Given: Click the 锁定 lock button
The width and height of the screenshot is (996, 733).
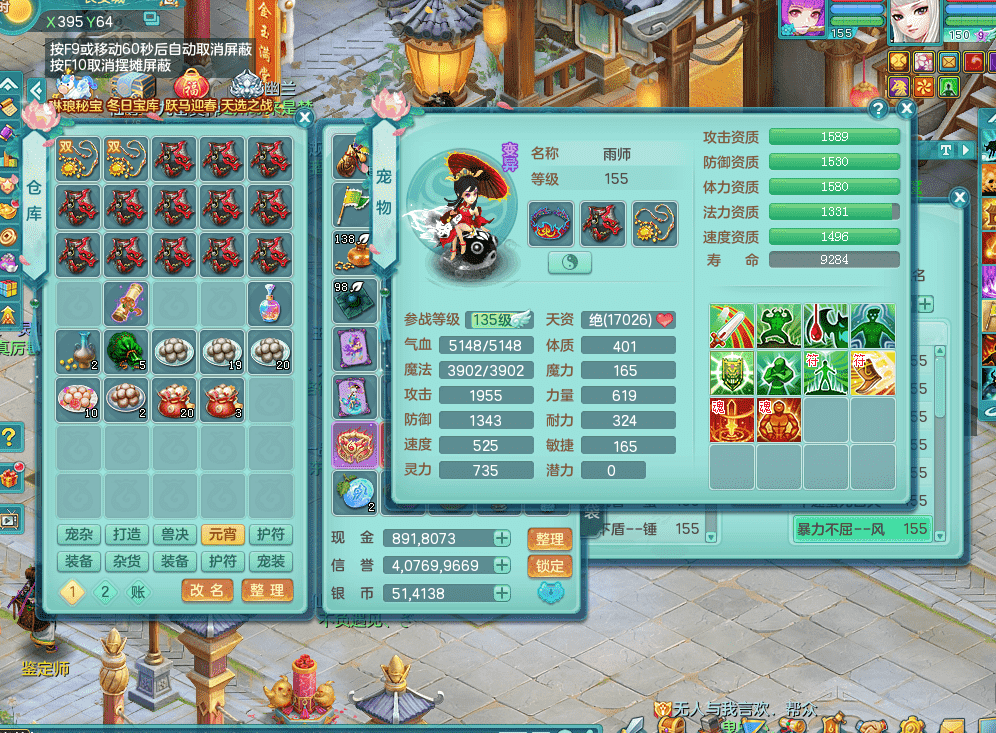Looking at the screenshot, I should (x=549, y=566).
